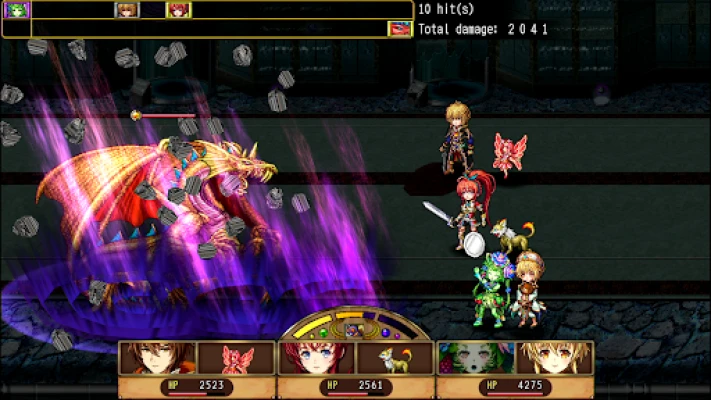Click the red-haired girl turn order icon
Image resolution: width=711 pixels, height=400 pixels.
click(x=178, y=9)
